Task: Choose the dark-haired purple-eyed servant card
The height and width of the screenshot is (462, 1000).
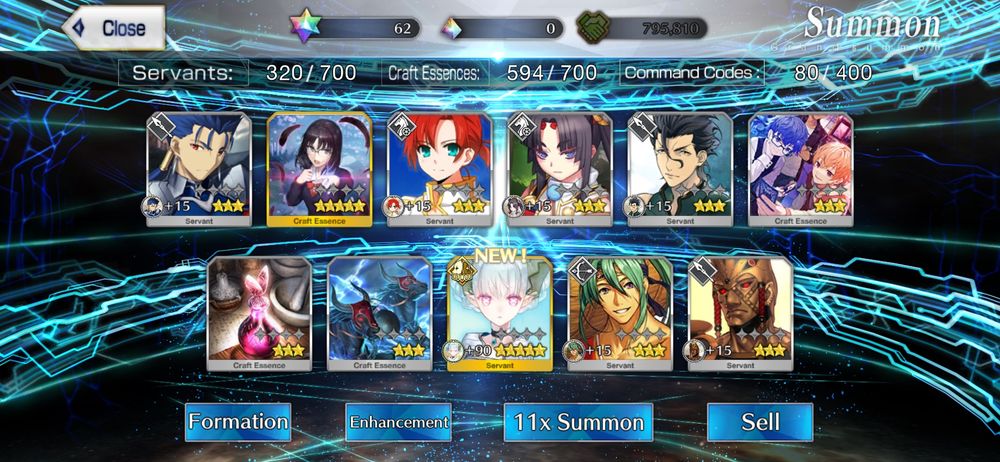Action: coord(560,170)
